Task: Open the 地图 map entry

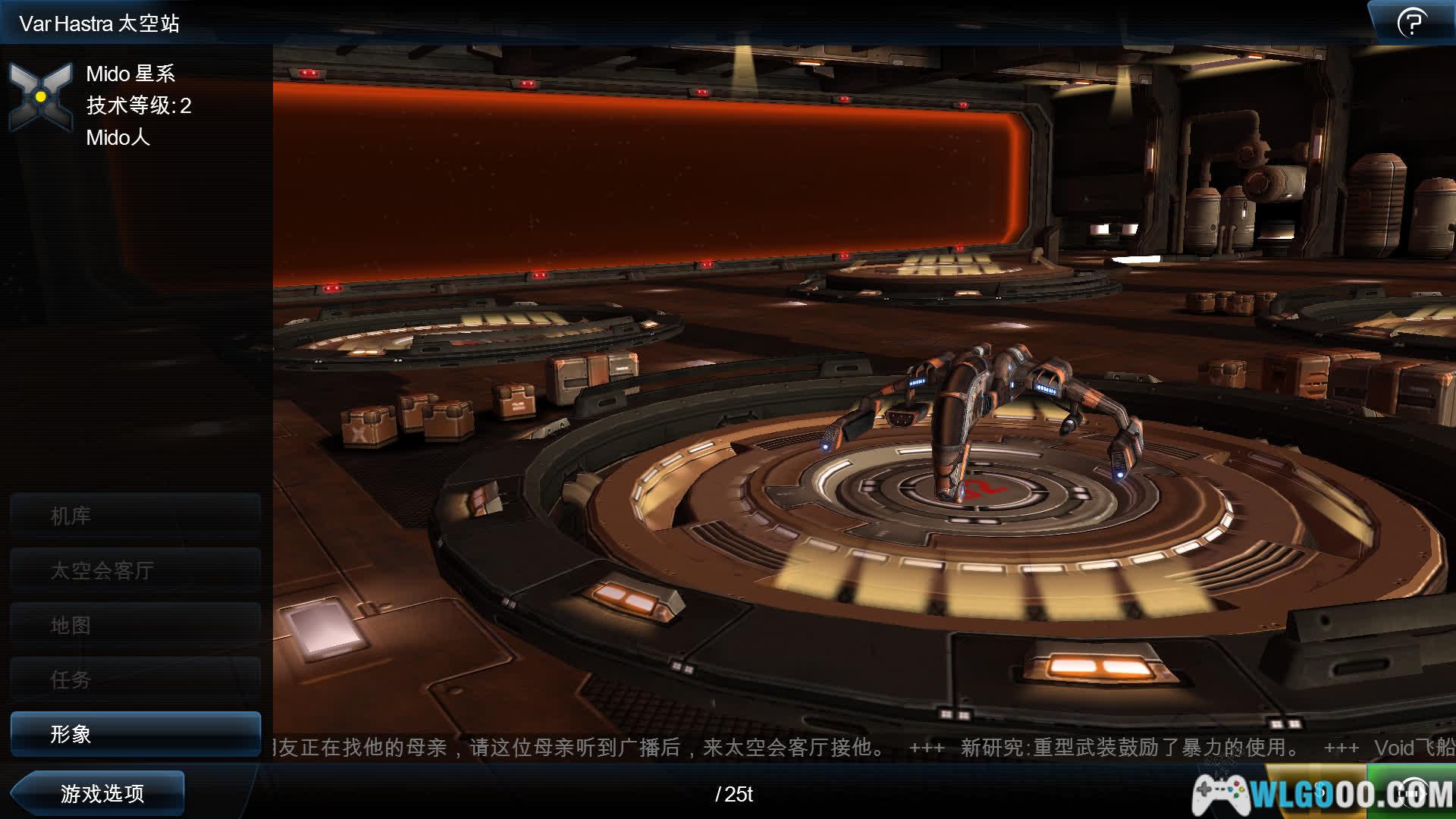Action: (135, 626)
